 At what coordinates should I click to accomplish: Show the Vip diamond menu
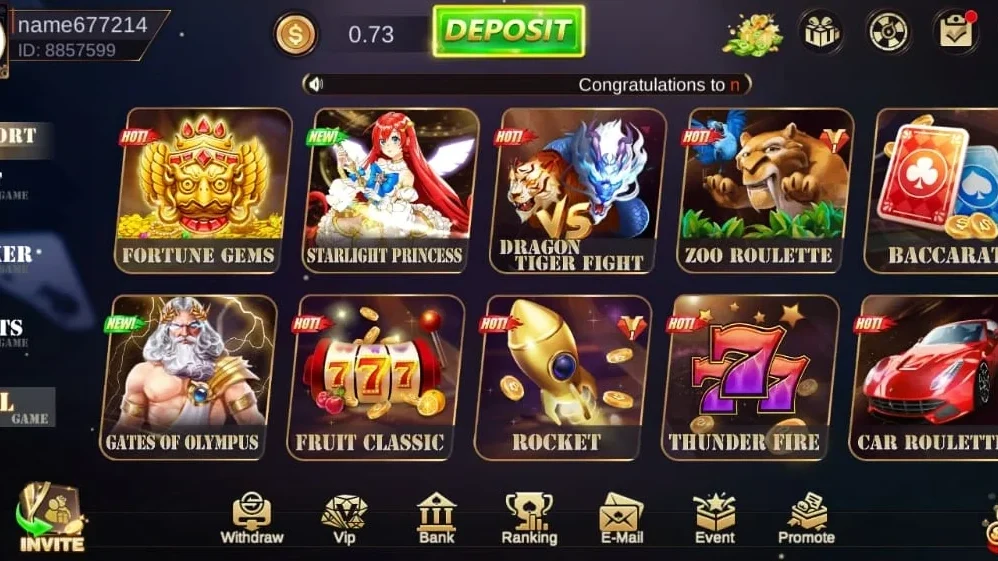pyautogui.click(x=344, y=520)
